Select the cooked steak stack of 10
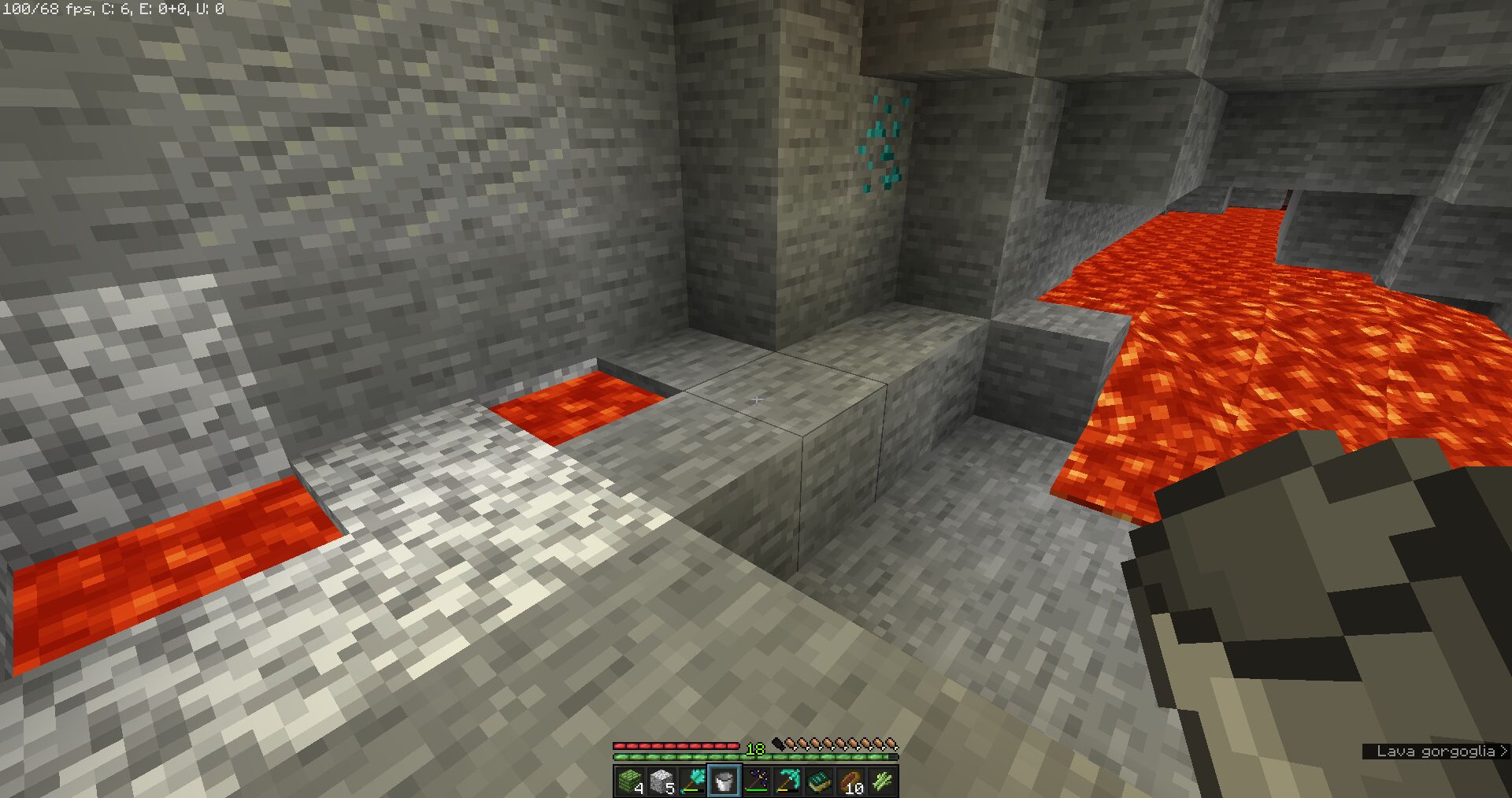This screenshot has width=1512, height=798. pyautogui.click(x=850, y=781)
